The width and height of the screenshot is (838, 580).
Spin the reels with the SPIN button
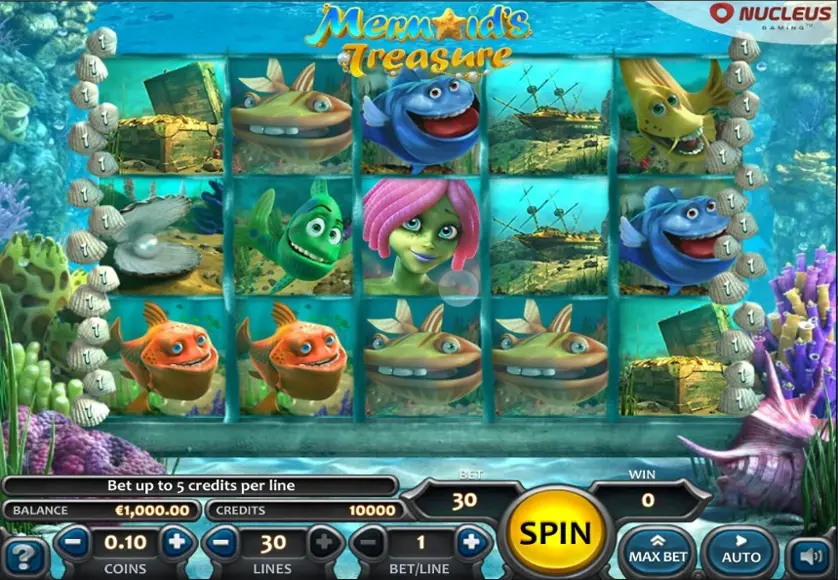(553, 530)
